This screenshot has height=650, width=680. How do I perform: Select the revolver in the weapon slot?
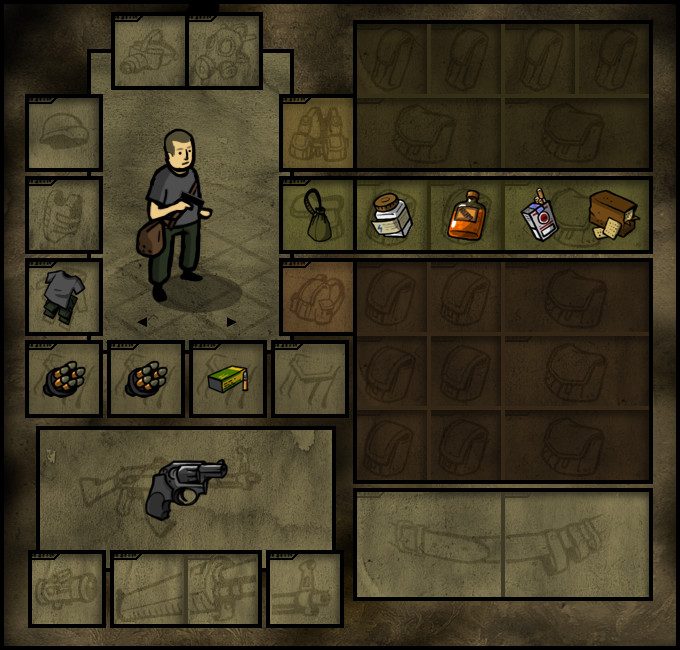pos(186,488)
